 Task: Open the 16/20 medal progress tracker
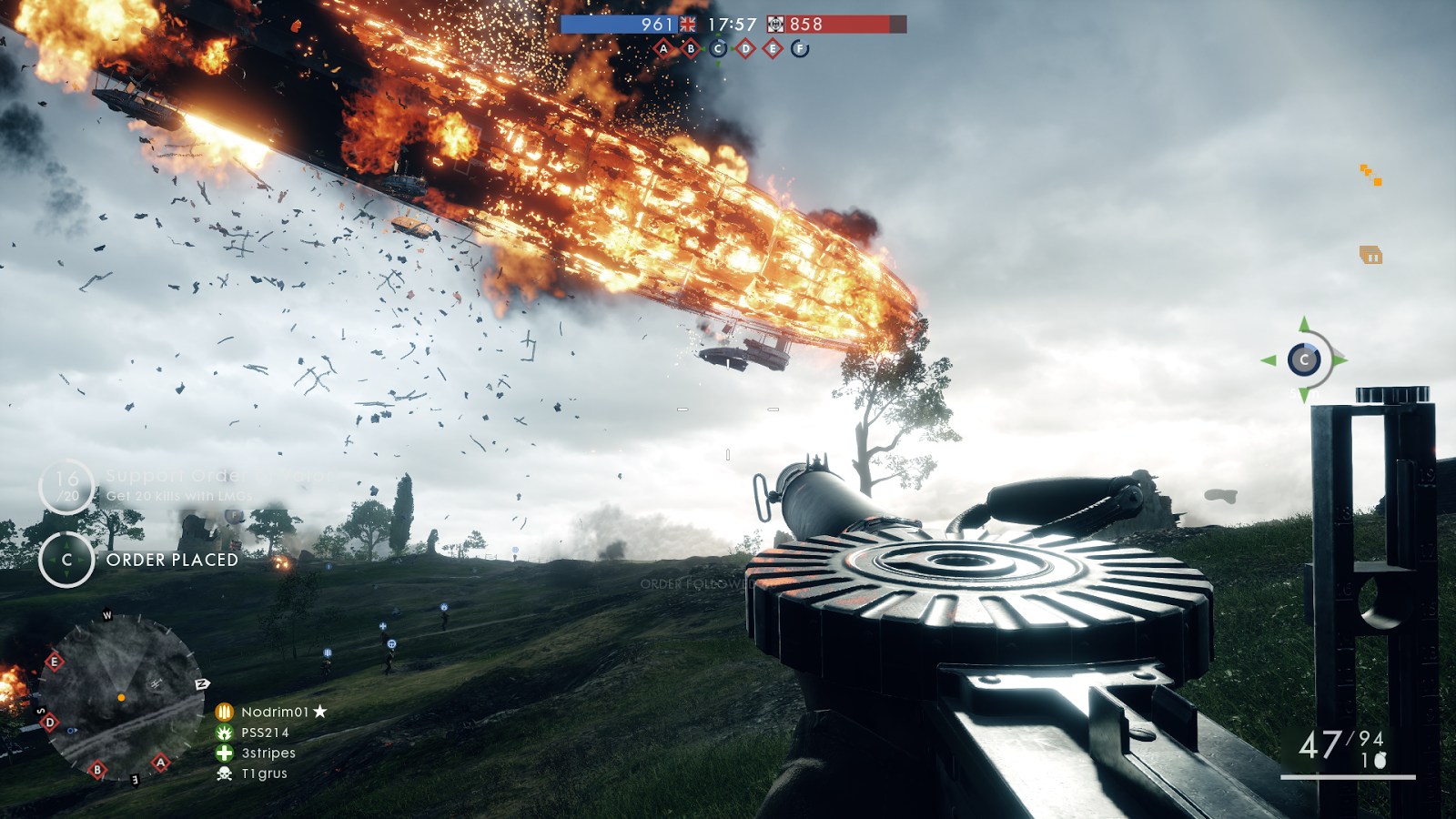click(x=66, y=486)
